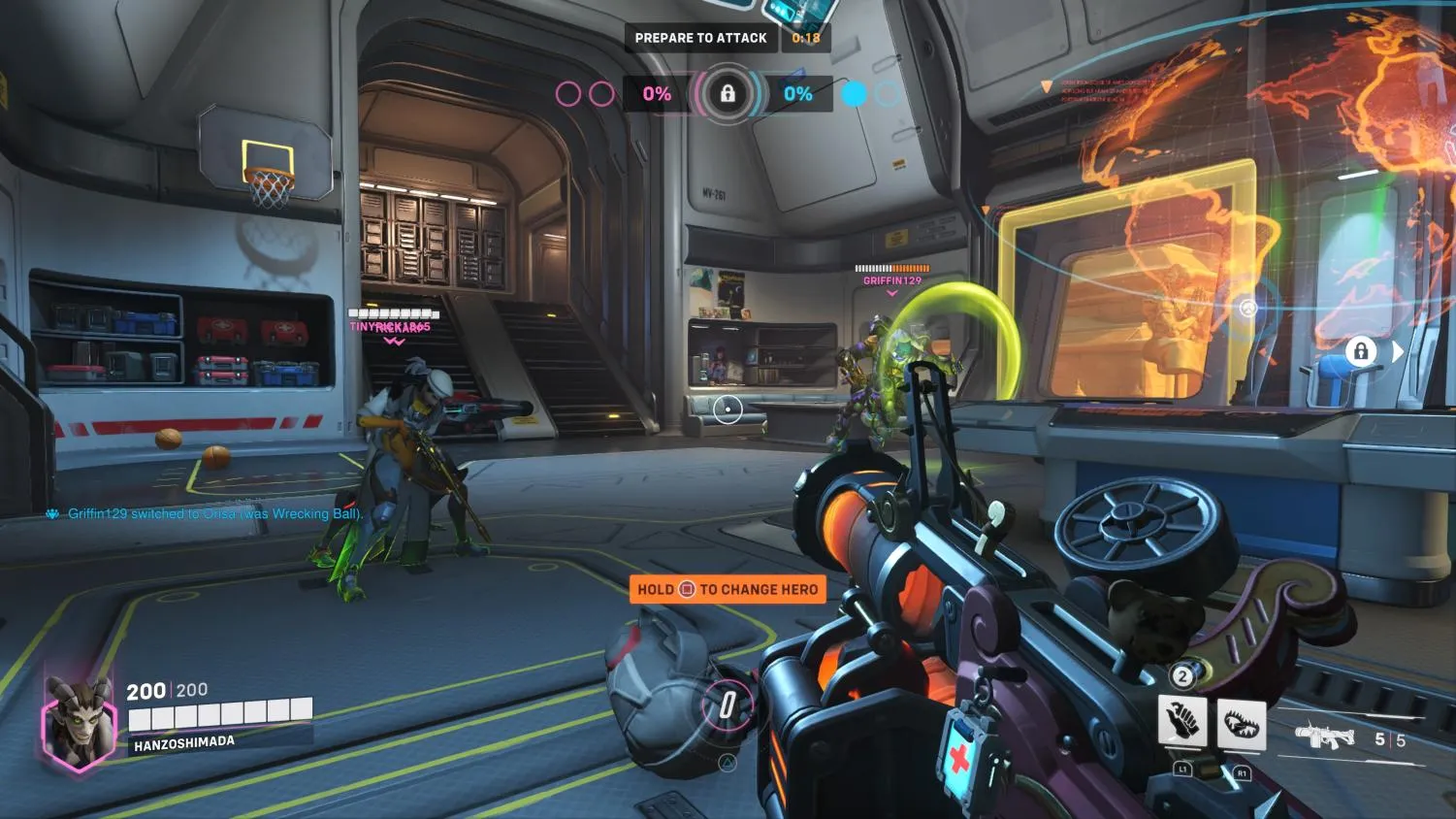Click the locked objective icon between team percentages
The height and width of the screenshot is (819, 1456).
[728, 94]
